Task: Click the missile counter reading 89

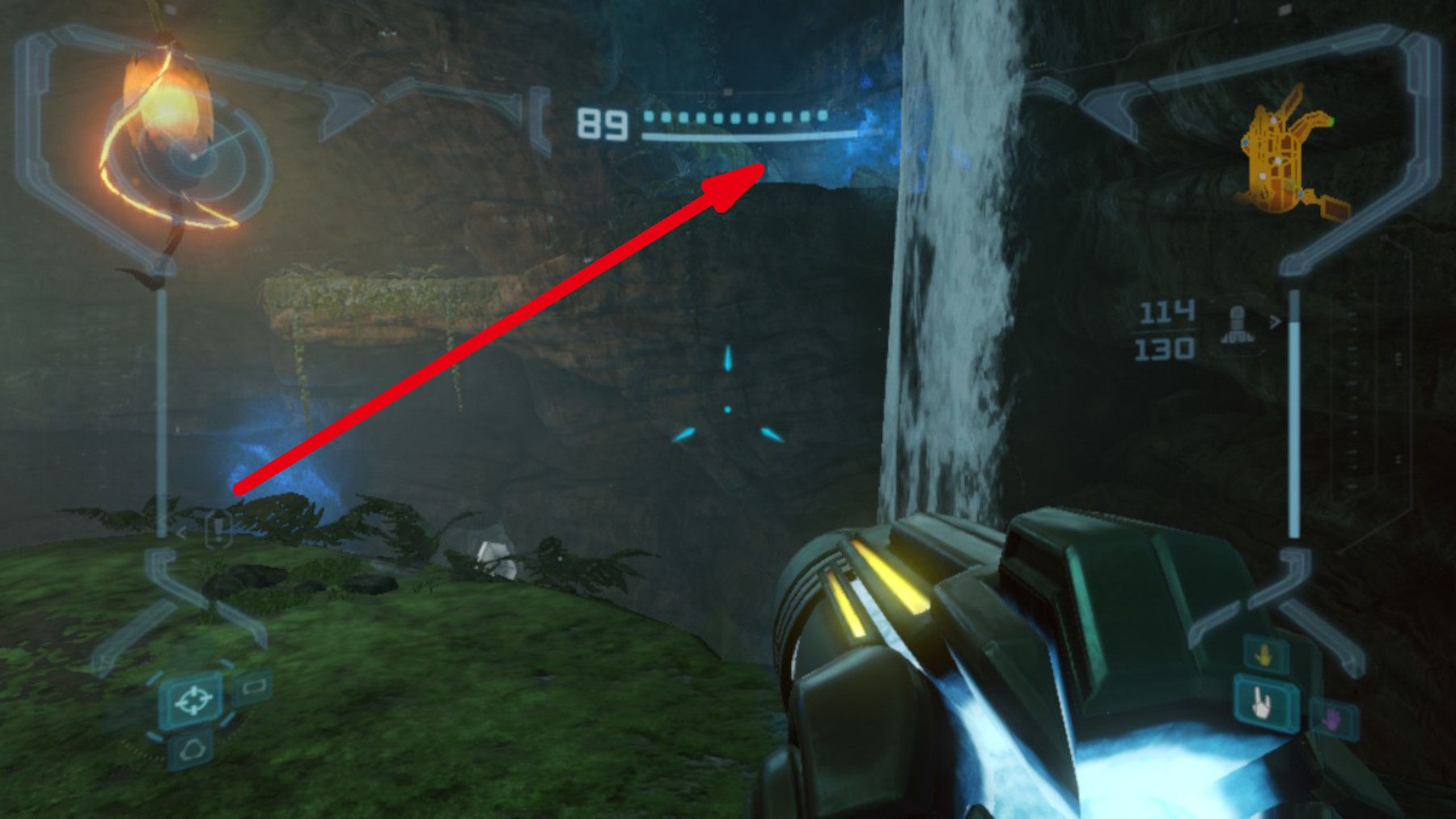Action: (600, 123)
